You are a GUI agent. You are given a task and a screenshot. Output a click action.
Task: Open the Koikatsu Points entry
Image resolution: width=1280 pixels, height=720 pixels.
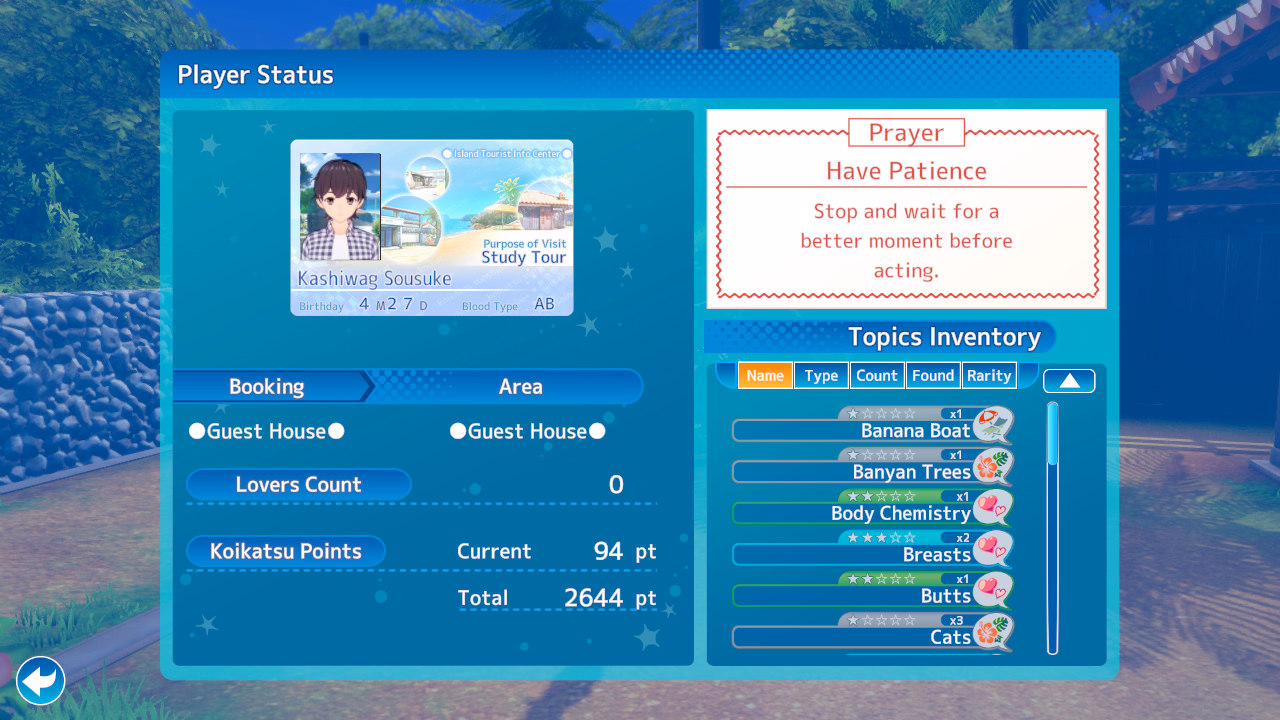[286, 551]
